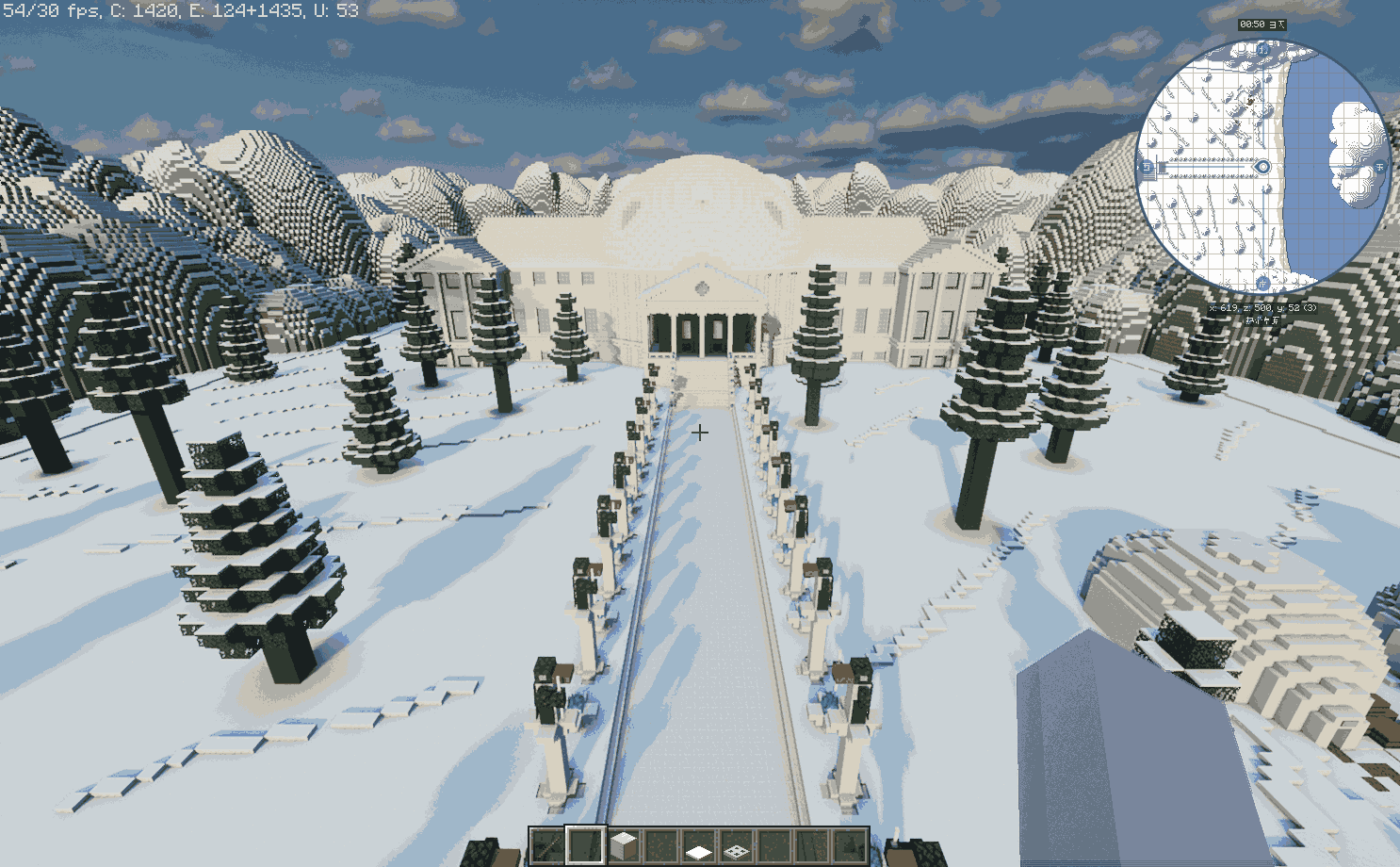1400x867 pixels.
Task: Click the south compass marker on the minimap
Action: point(1262,283)
